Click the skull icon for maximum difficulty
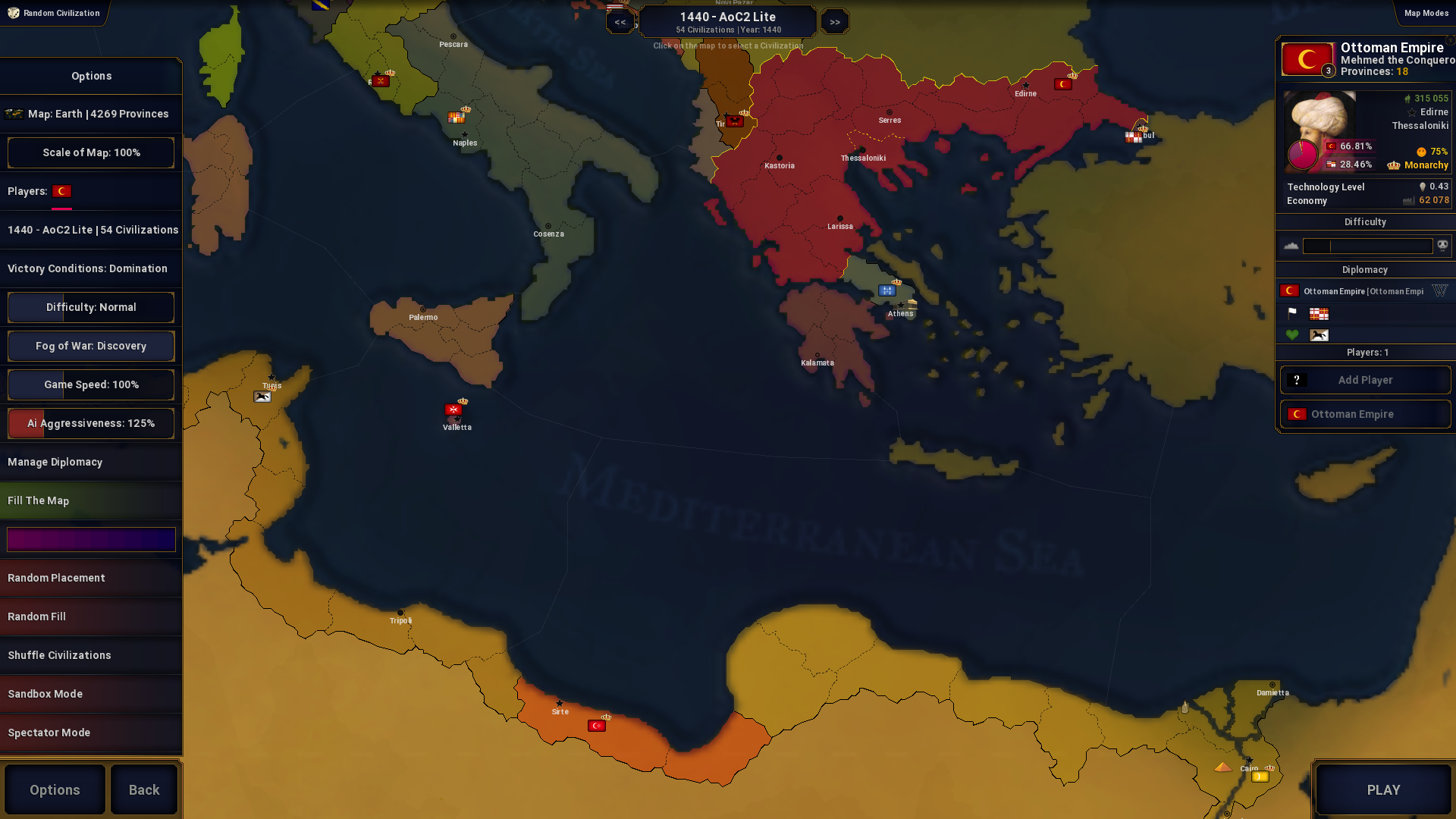The height and width of the screenshot is (819, 1456). (x=1442, y=246)
